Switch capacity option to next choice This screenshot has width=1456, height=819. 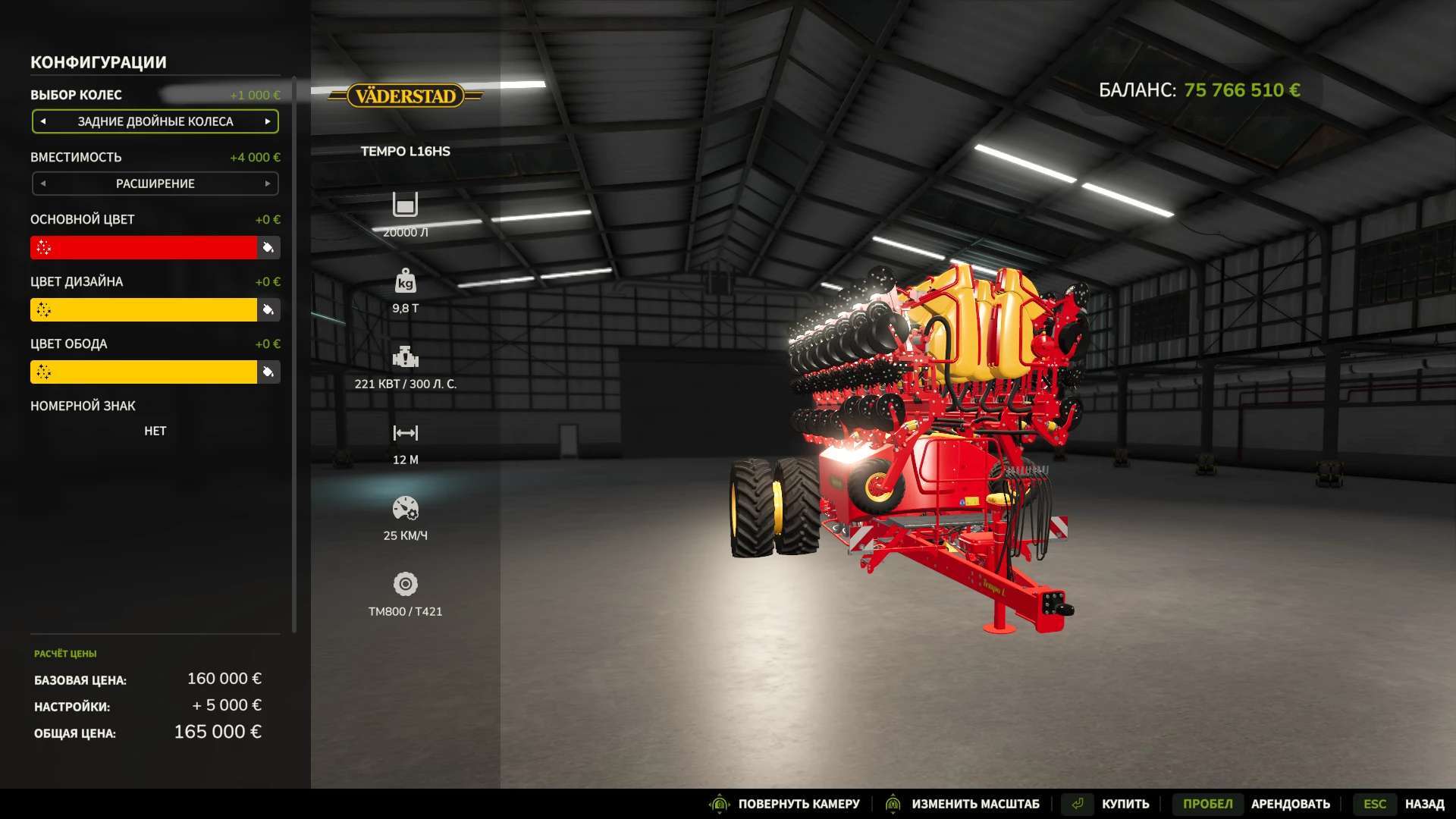click(268, 184)
